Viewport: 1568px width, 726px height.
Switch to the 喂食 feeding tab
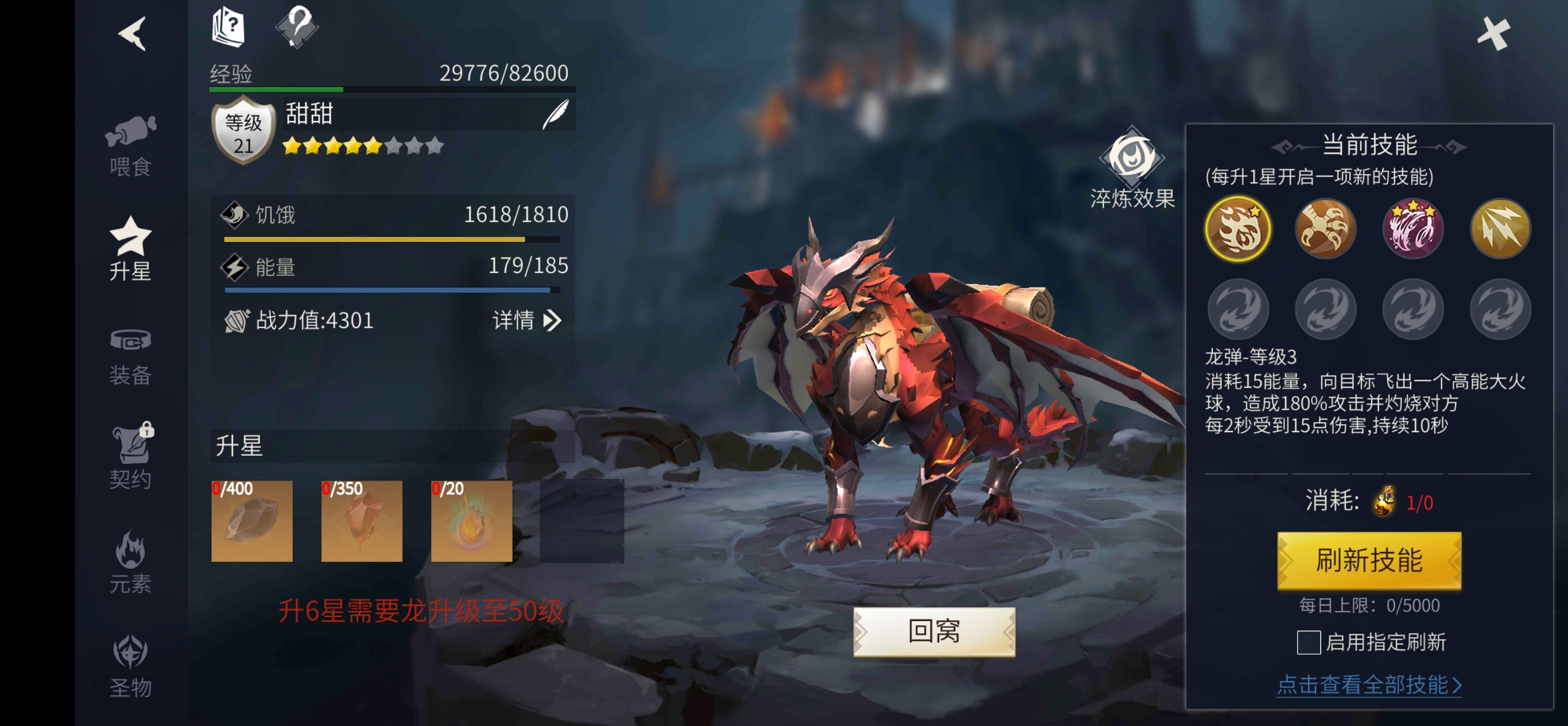tap(130, 145)
